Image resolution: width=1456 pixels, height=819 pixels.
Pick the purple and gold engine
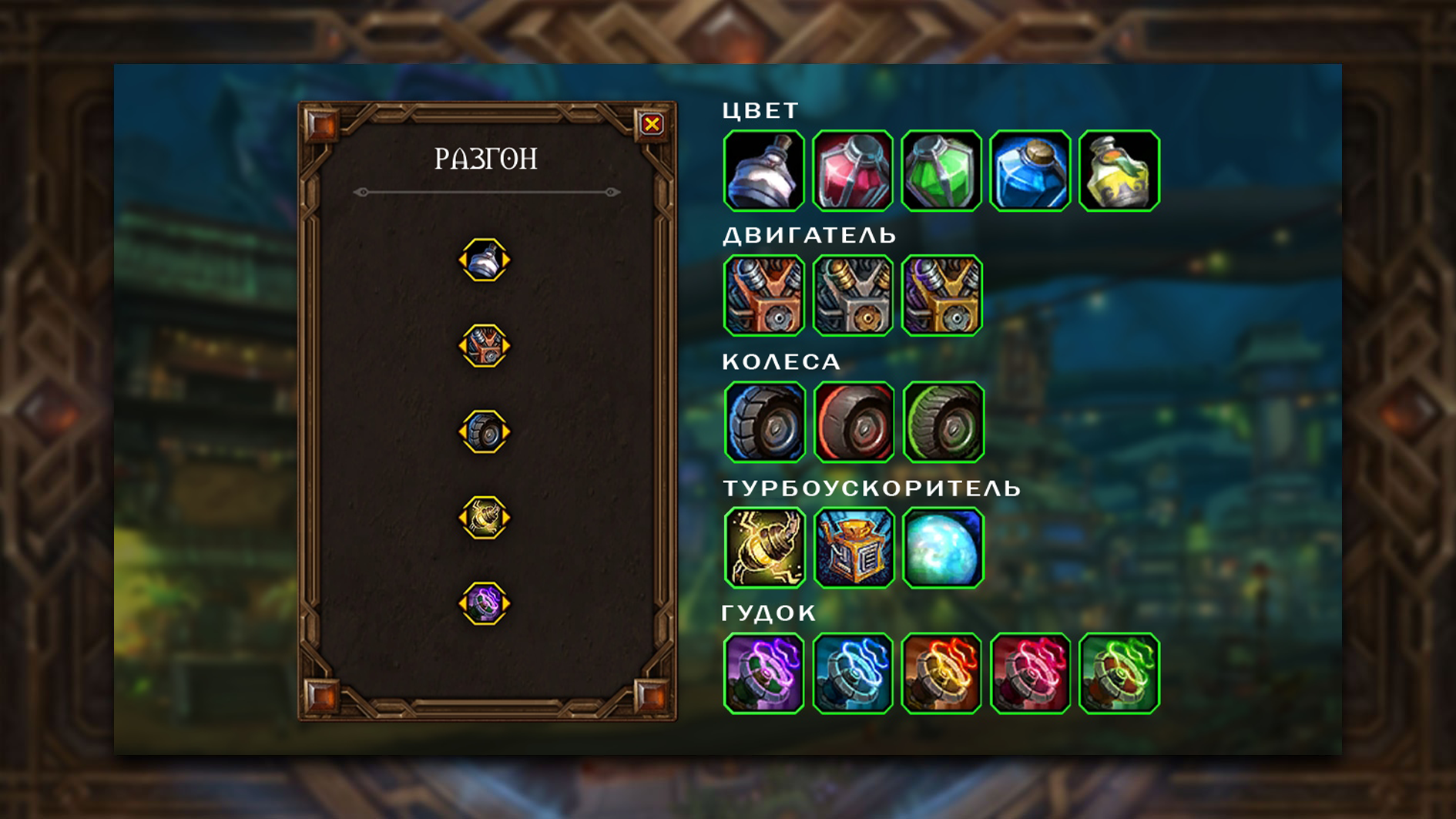coord(941,296)
